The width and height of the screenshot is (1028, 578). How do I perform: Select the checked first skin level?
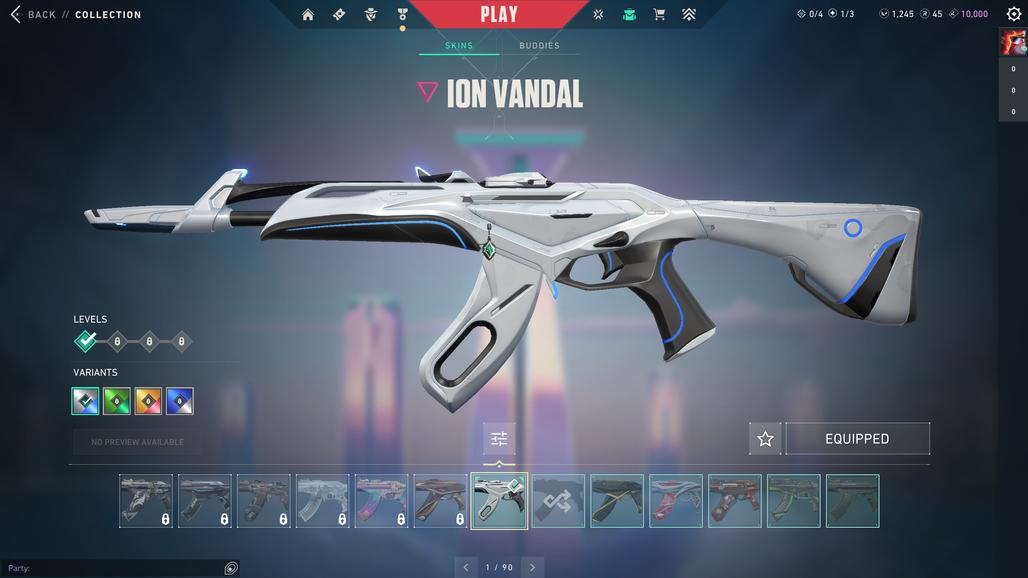(x=86, y=342)
